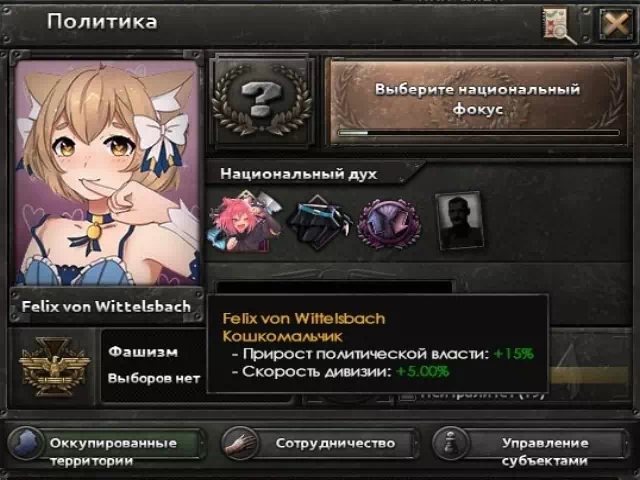This screenshot has width=640, height=480.
Task: Click the question mark focus emblem
Action: click(x=262, y=99)
